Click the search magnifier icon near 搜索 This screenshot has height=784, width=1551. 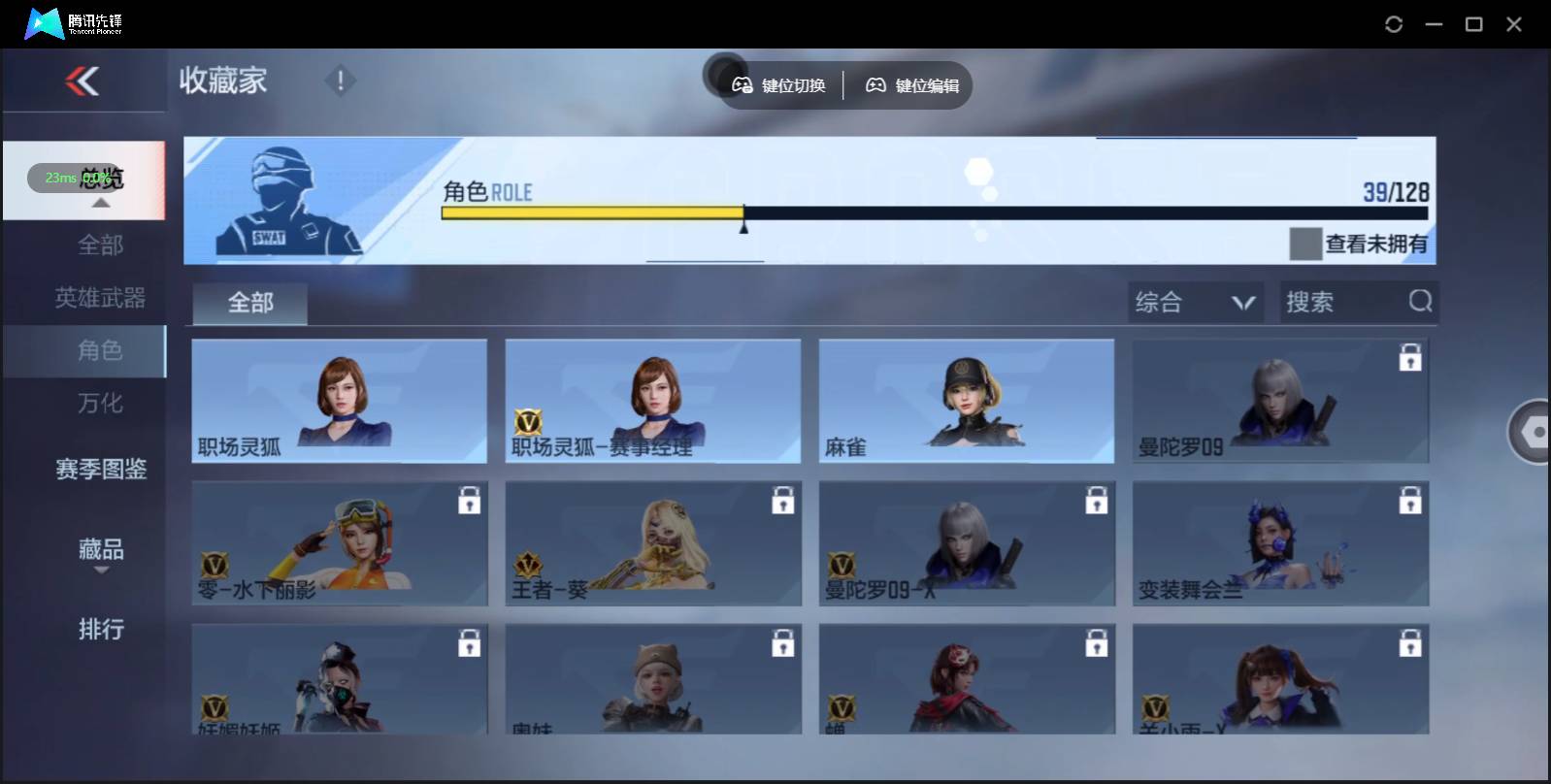(1421, 302)
